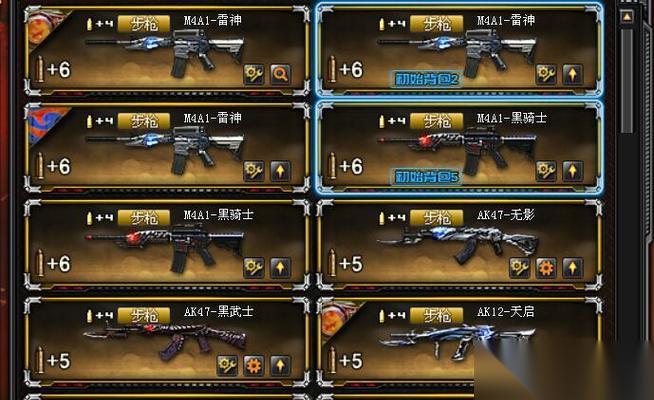654x400 pixels.
Task: Click the orange gear button on AK47-黑武士
Action: [253, 365]
